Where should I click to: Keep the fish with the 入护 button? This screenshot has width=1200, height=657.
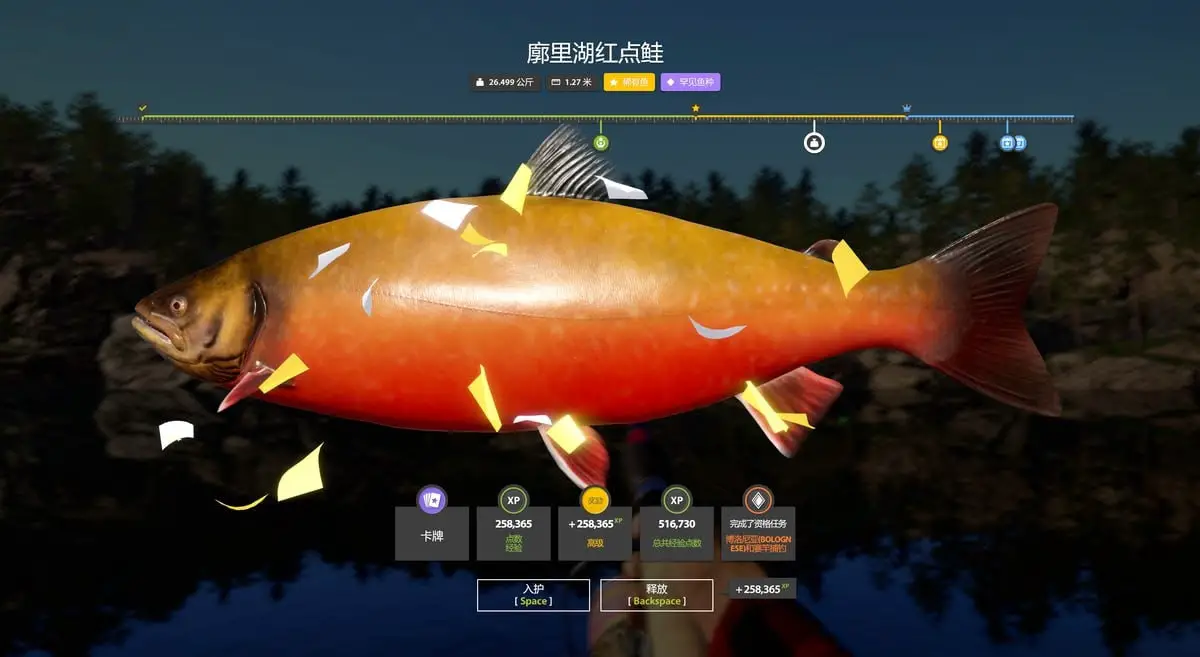point(533,595)
